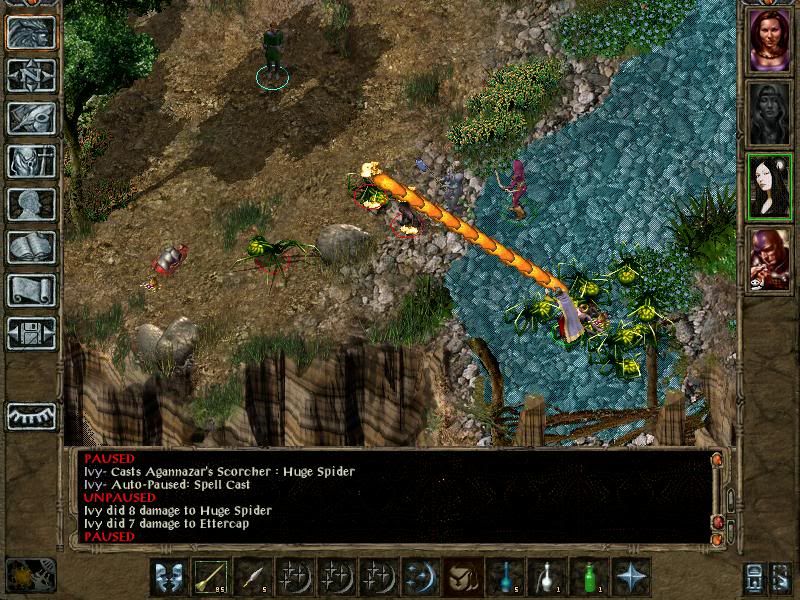Open the priest scroll screen

pos(31,290)
